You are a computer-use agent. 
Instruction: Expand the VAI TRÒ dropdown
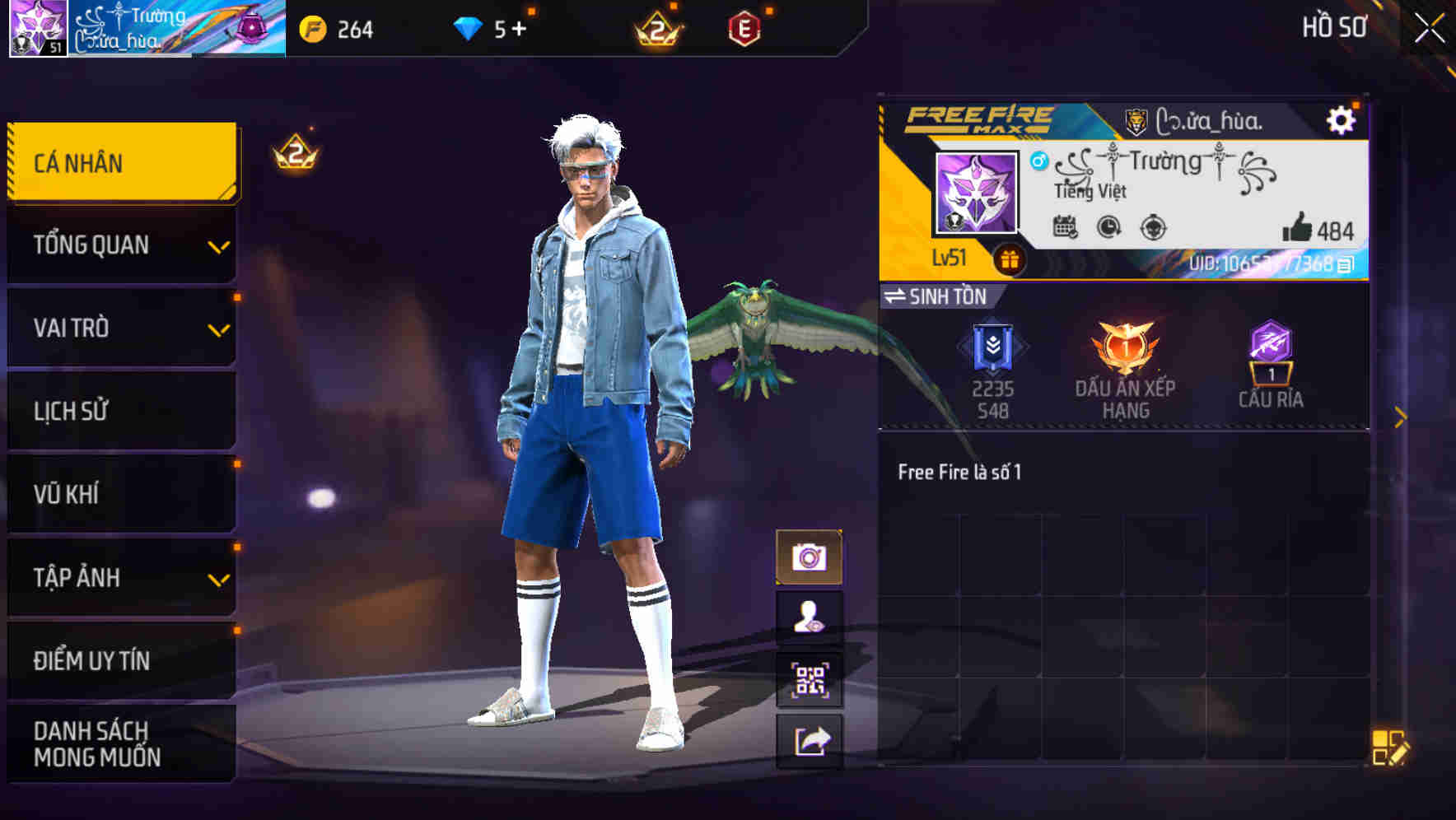[x=120, y=328]
